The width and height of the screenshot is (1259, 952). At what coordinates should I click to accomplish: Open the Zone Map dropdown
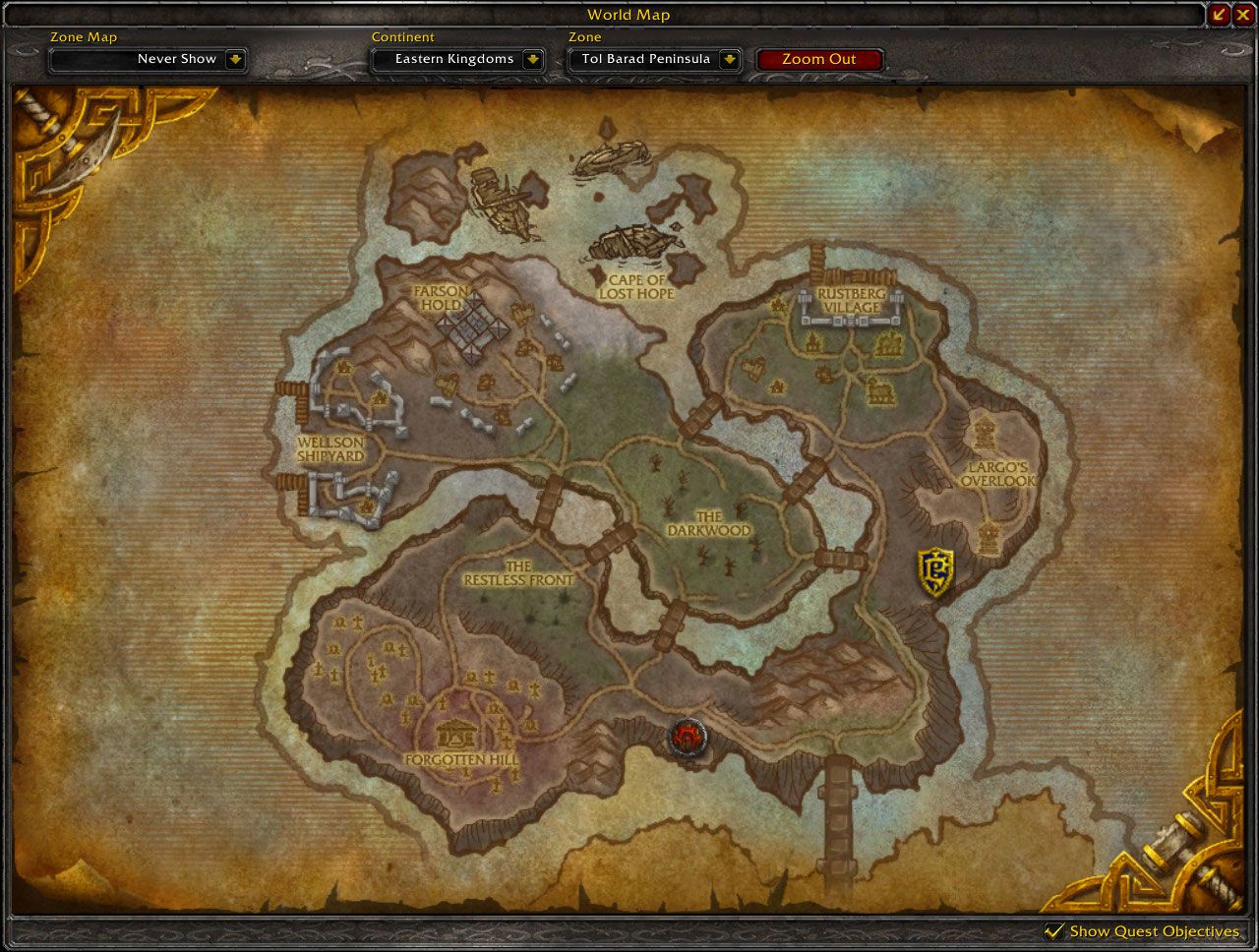click(x=235, y=59)
